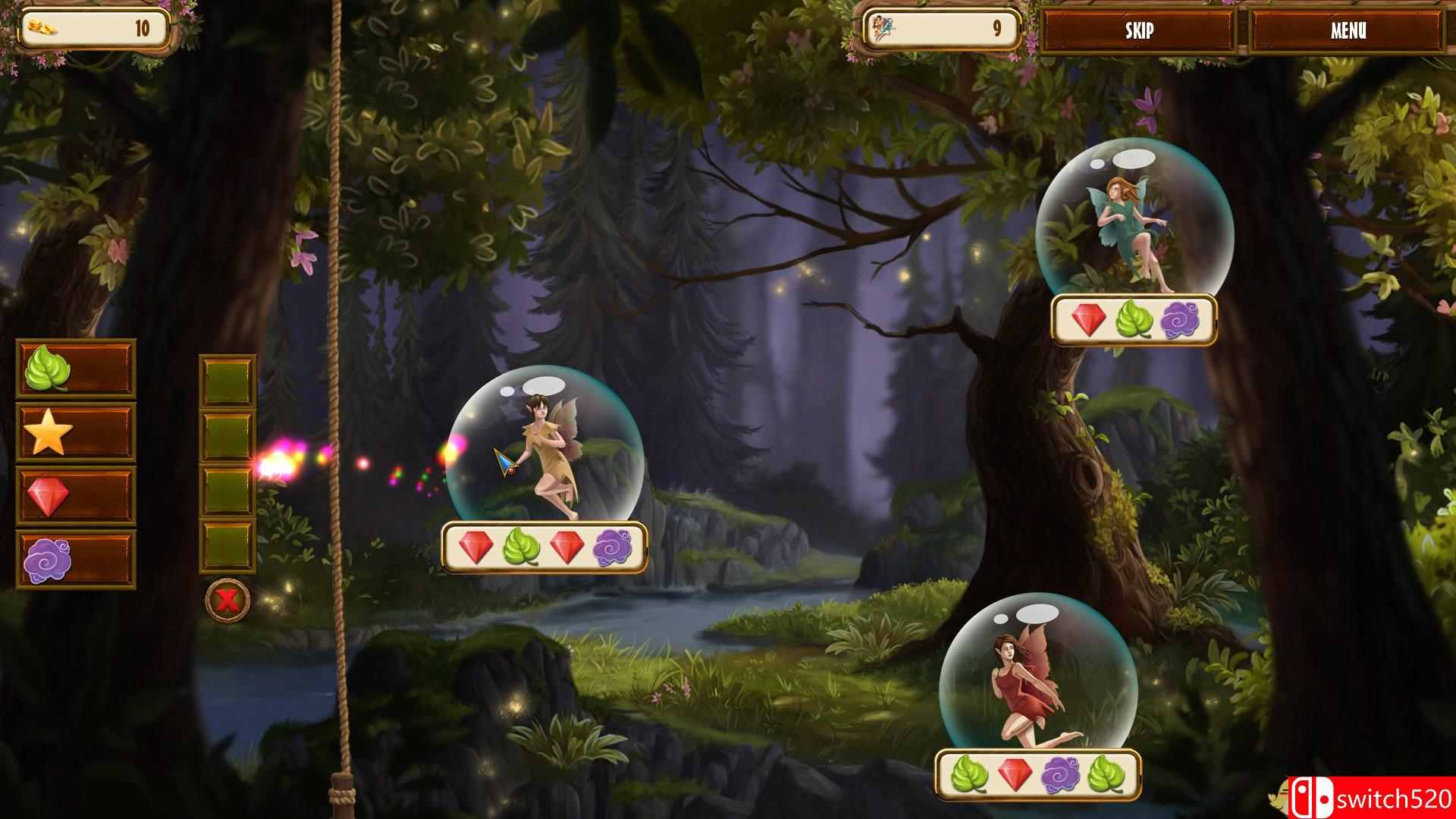Skip the current level

pyautogui.click(x=1138, y=30)
